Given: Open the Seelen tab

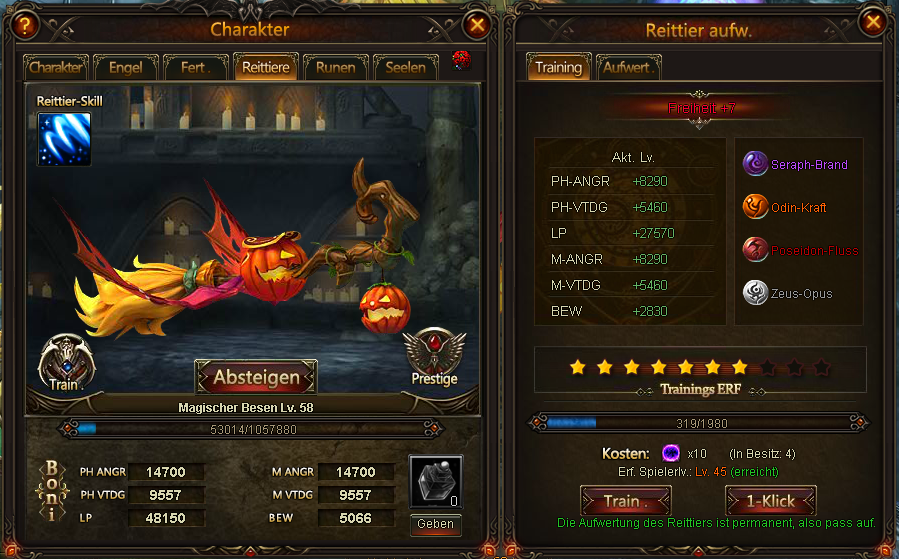Looking at the screenshot, I should [x=405, y=68].
